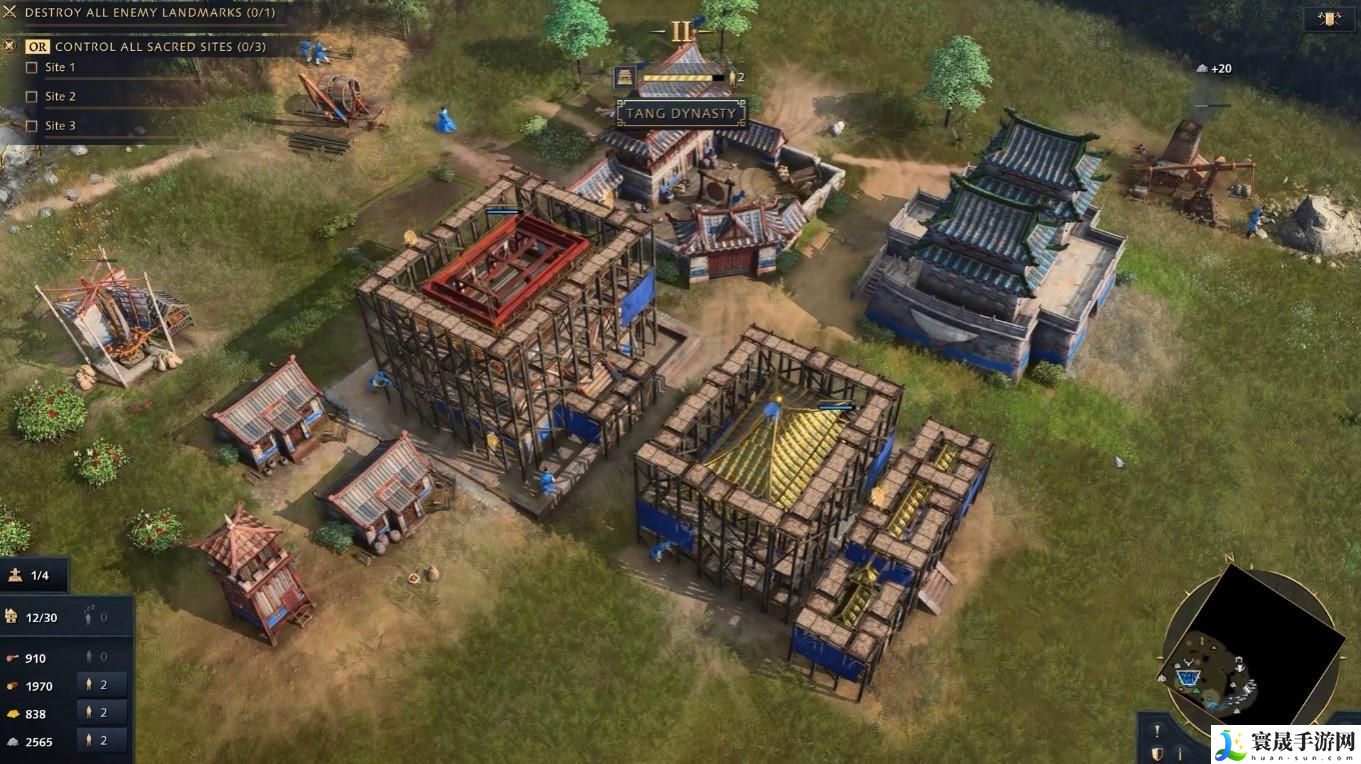Click the shield icon below the minimap
Viewport: 1361px width, 764px height.
(1157, 753)
